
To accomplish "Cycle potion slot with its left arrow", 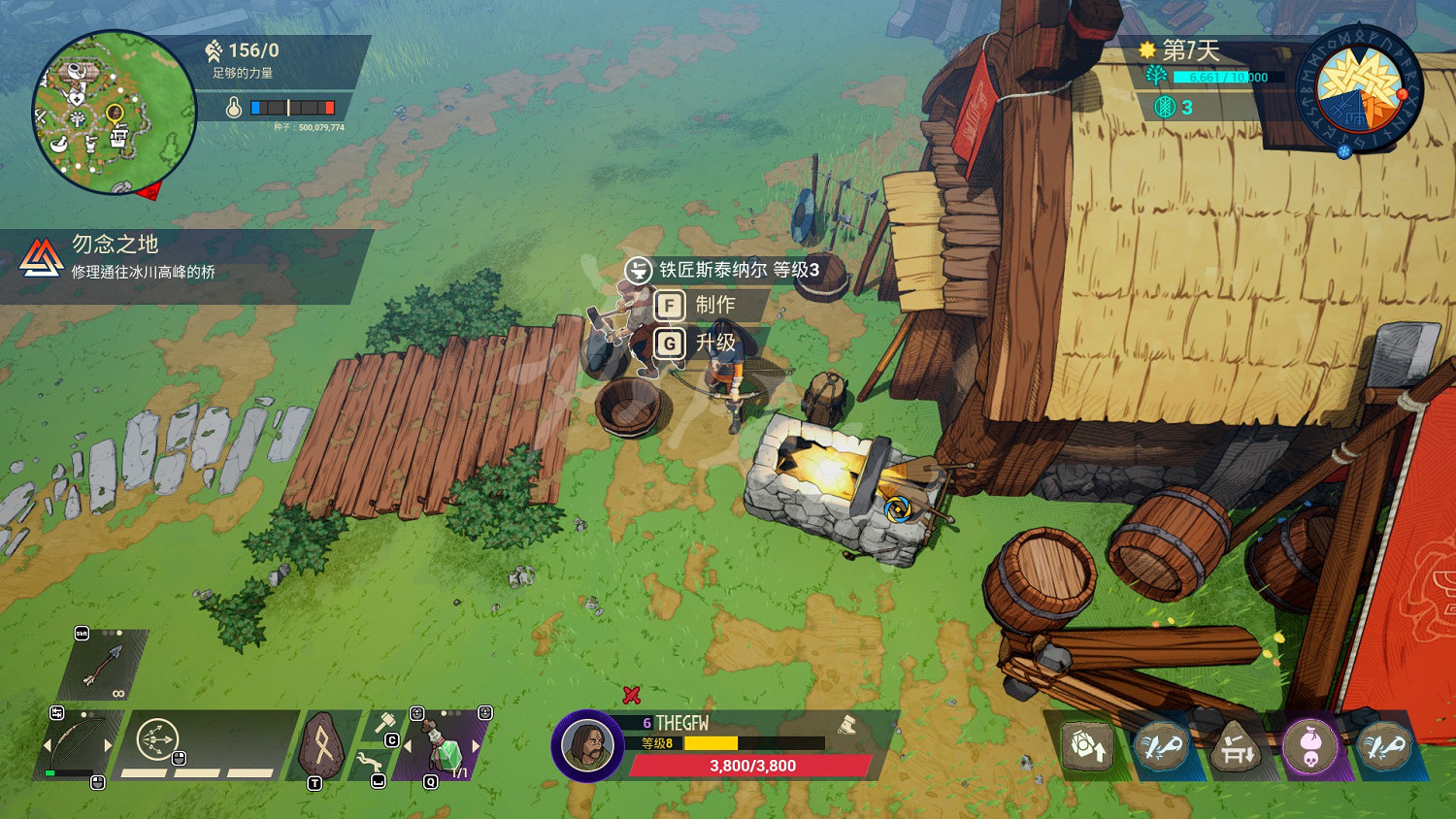I will (409, 746).
